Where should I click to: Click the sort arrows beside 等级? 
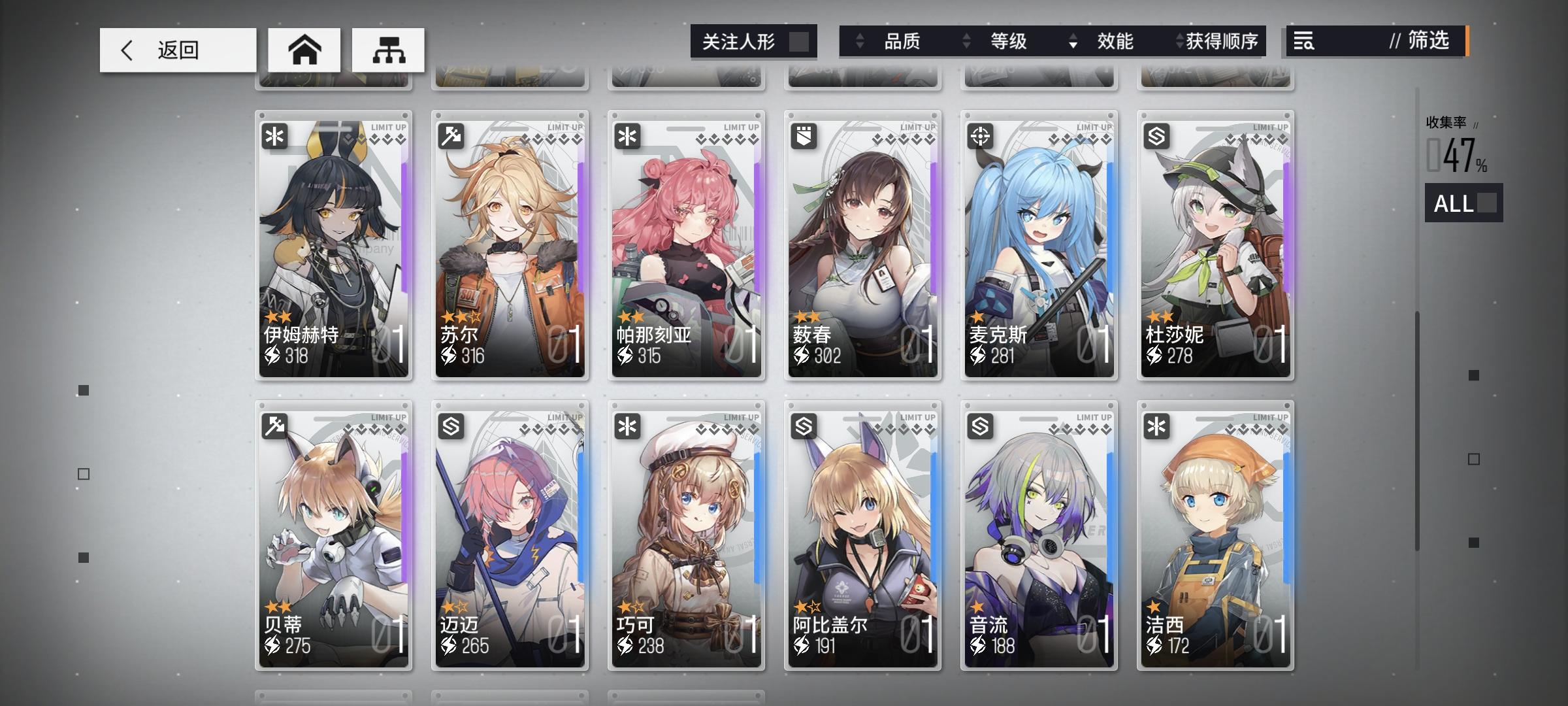tap(965, 42)
